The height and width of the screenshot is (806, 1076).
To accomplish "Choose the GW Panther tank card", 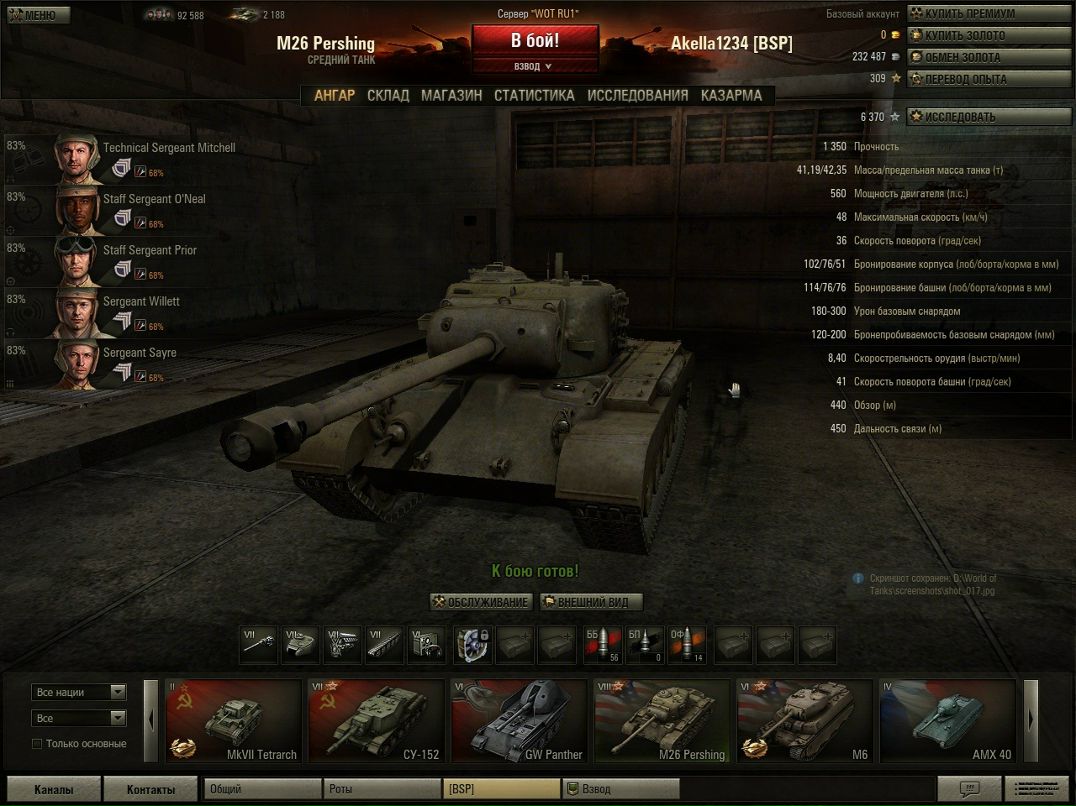I will [518, 721].
